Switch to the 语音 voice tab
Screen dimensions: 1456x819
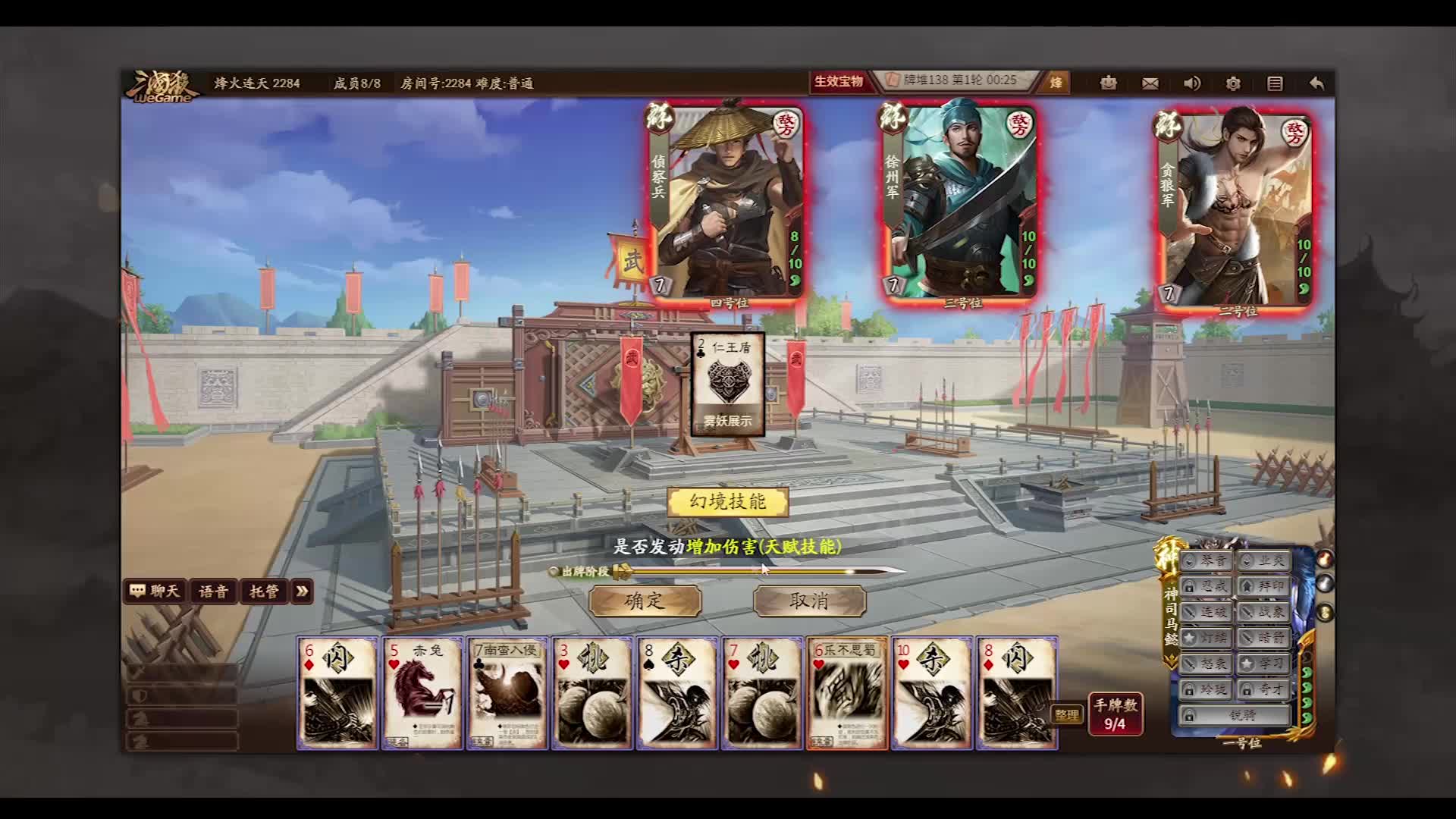(213, 592)
